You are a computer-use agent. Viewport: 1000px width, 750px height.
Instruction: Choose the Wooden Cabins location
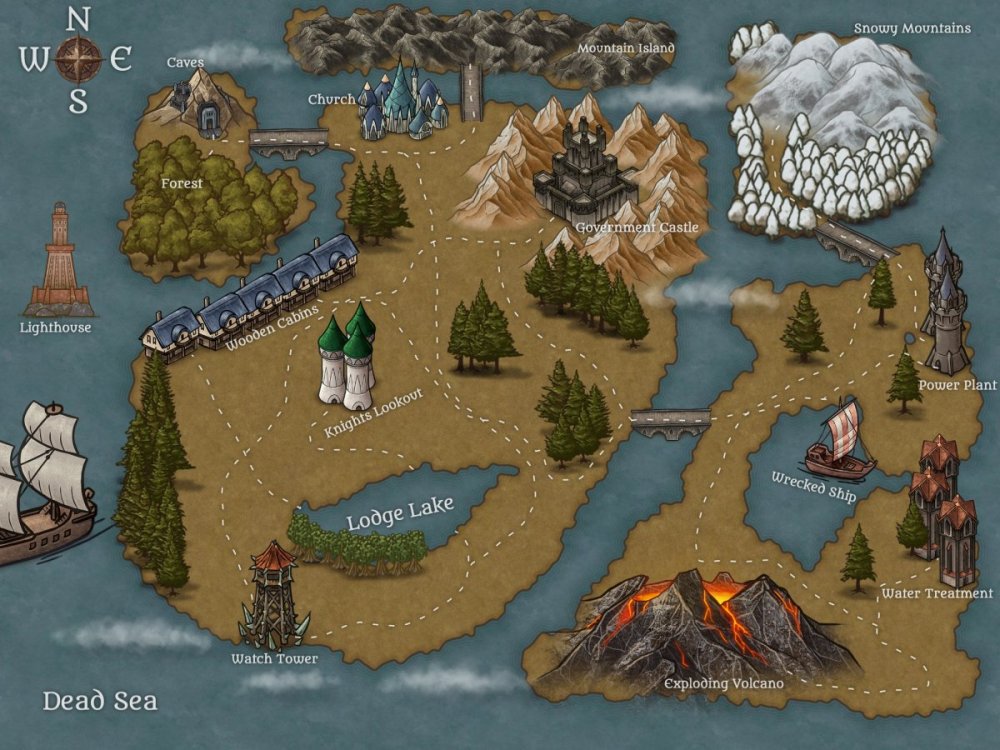click(250, 297)
